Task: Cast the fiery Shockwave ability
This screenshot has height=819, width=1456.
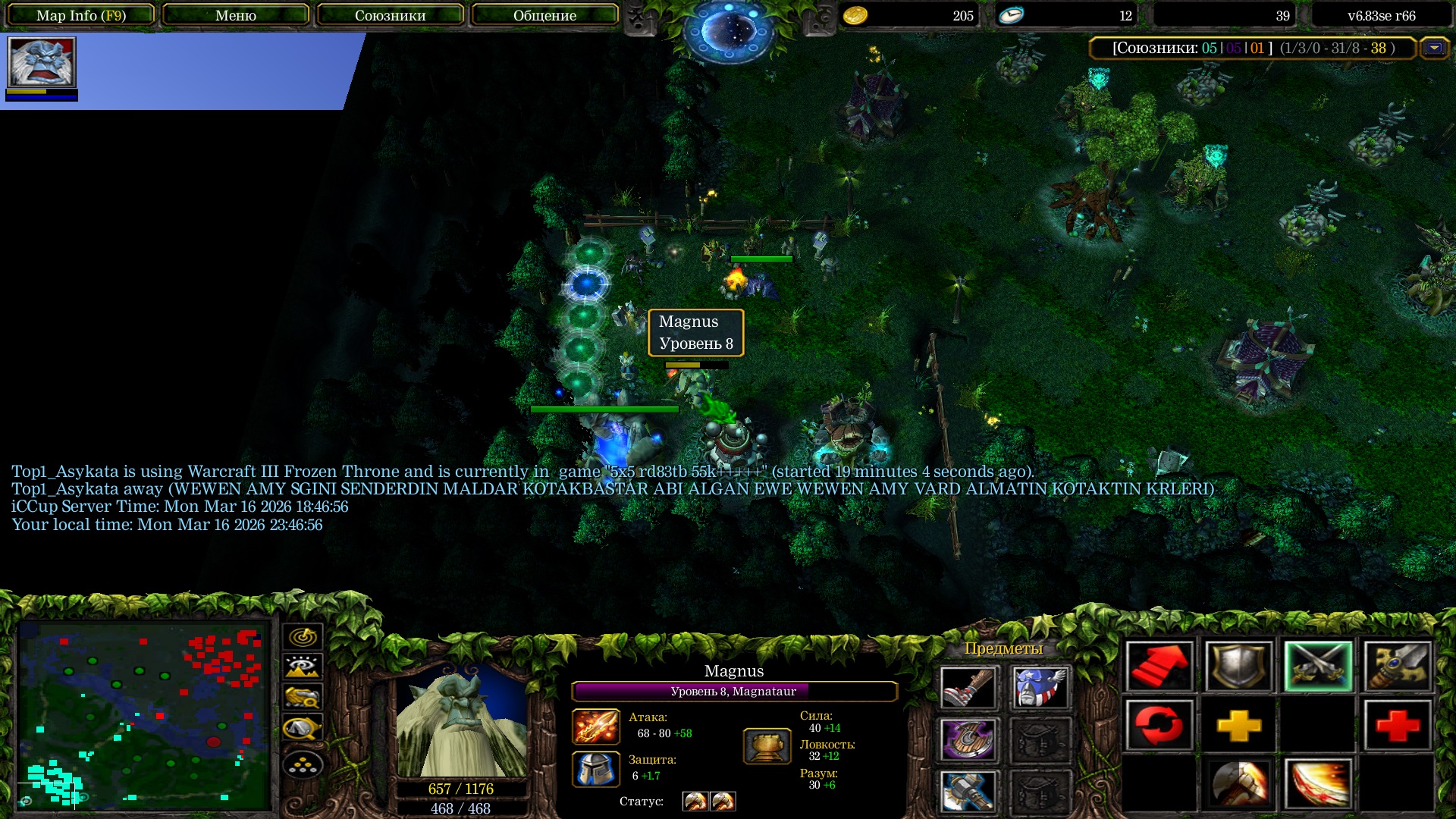Action: [x=1318, y=784]
